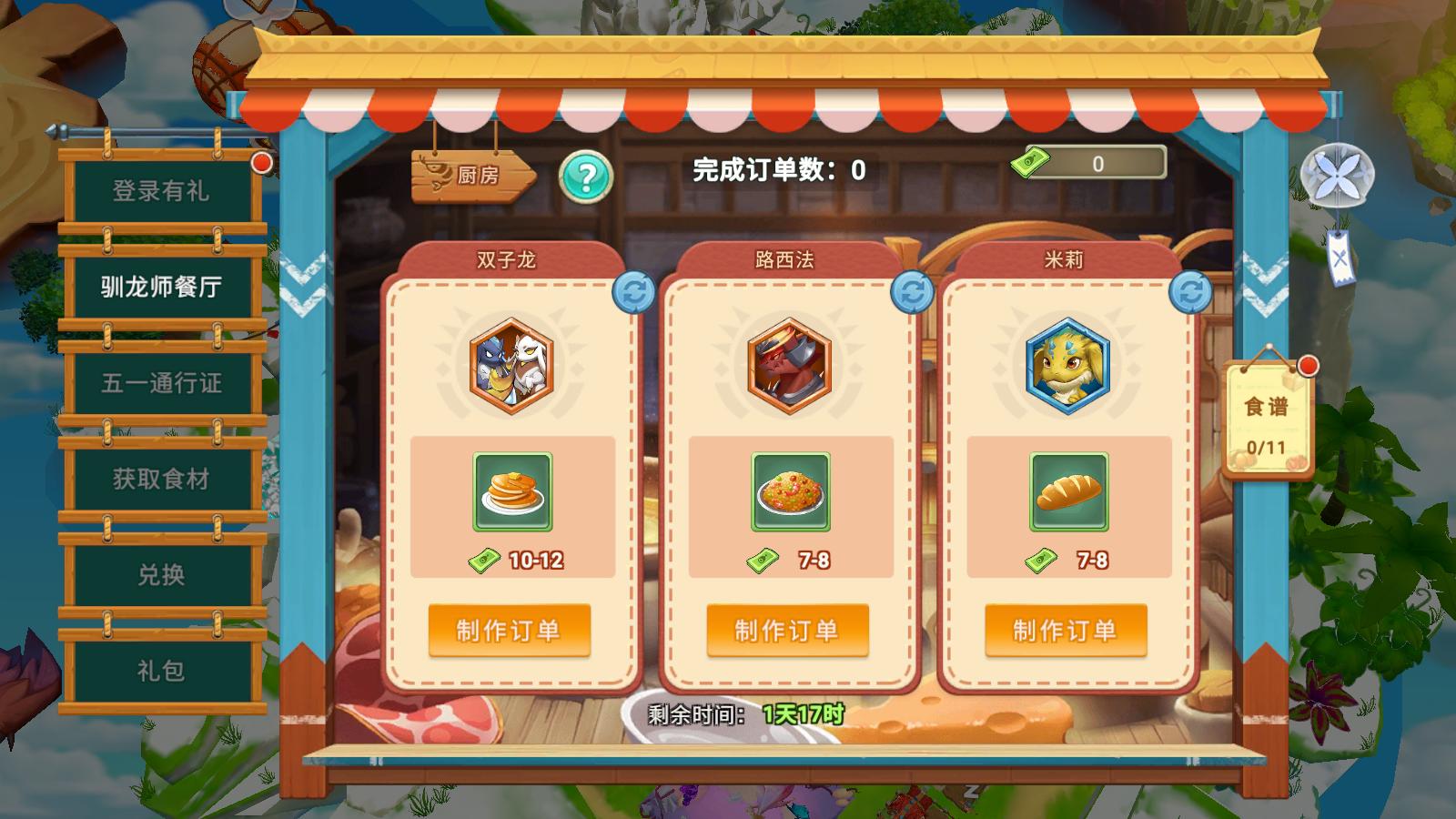Refresh the 米莉 order
1456x819 pixels.
(1192, 289)
